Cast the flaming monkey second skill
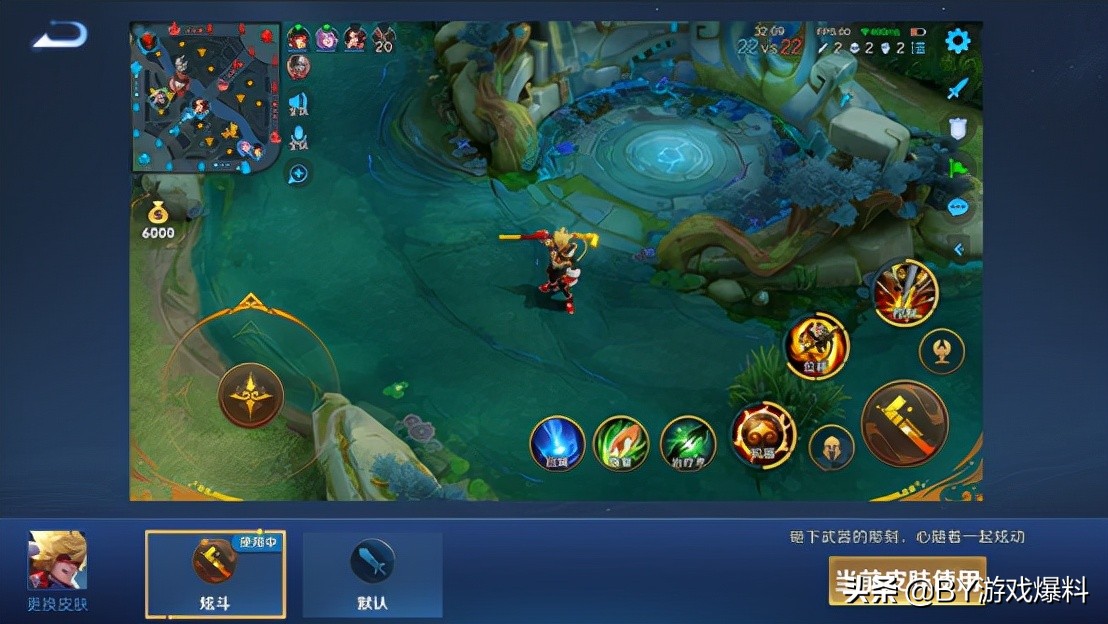Screen dimensions: 1108x624 tap(816, 346)
